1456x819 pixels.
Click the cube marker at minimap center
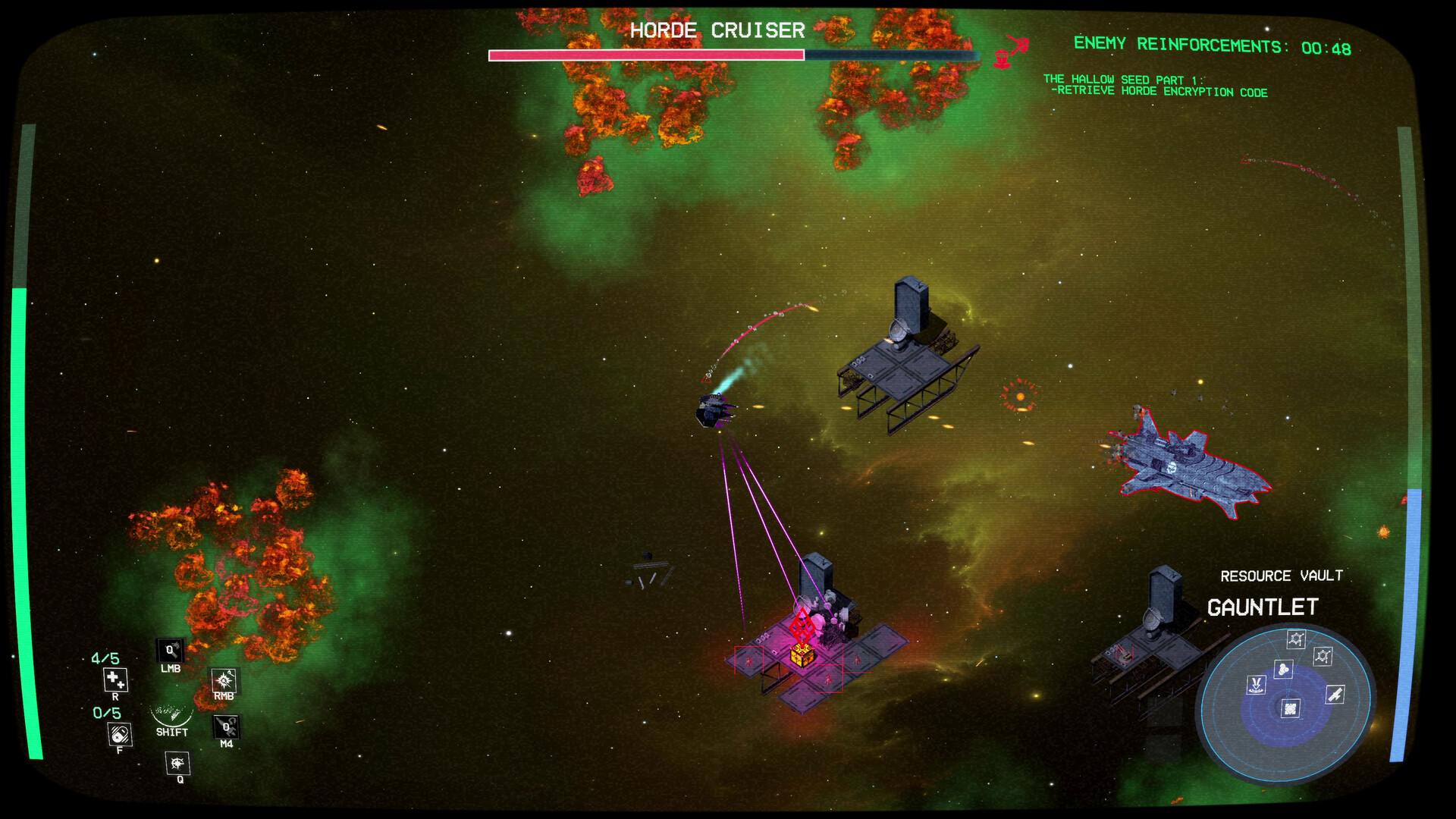pos(1290,708)
